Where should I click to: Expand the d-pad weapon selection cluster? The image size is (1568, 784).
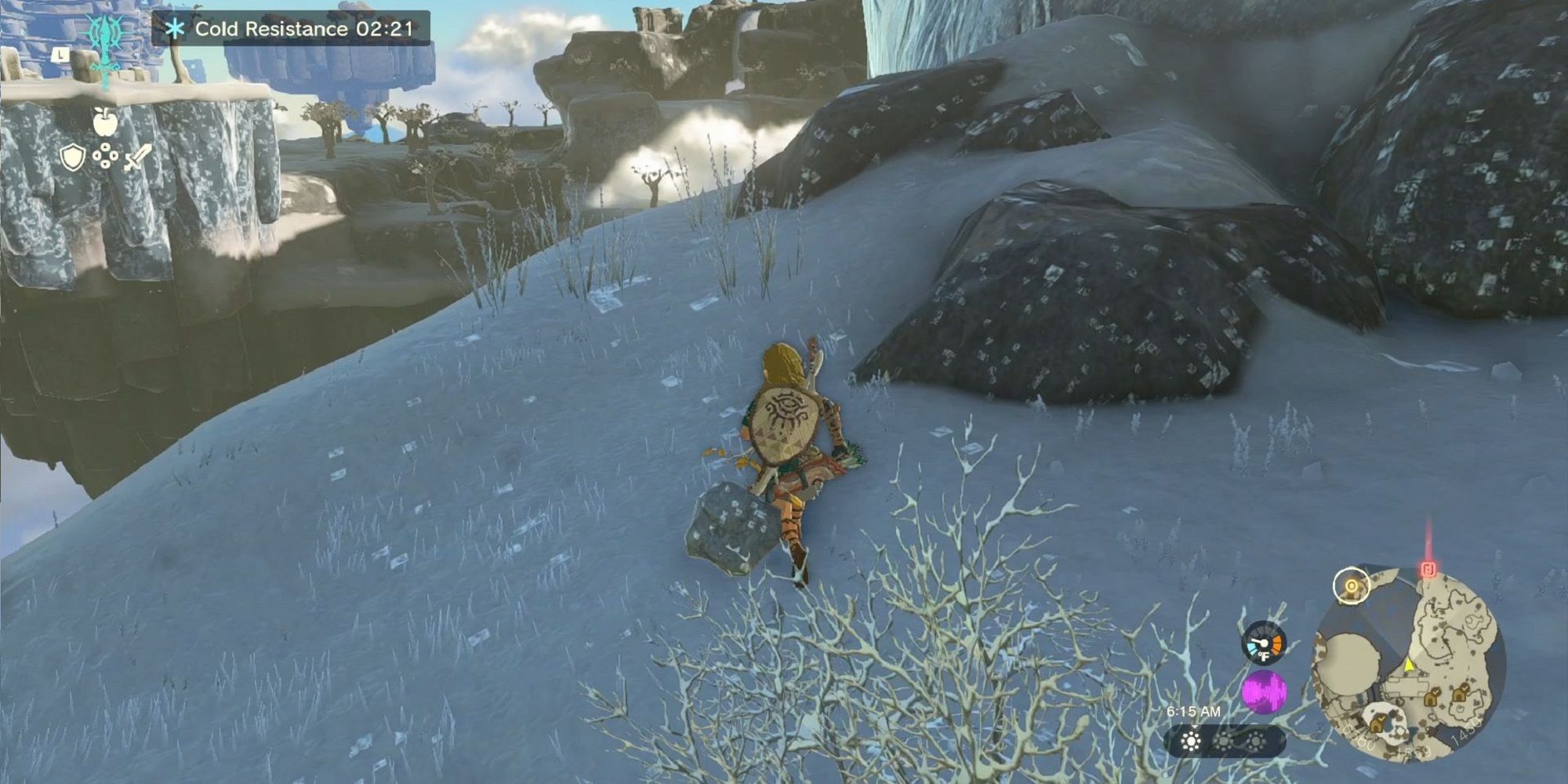coord(104,156)
